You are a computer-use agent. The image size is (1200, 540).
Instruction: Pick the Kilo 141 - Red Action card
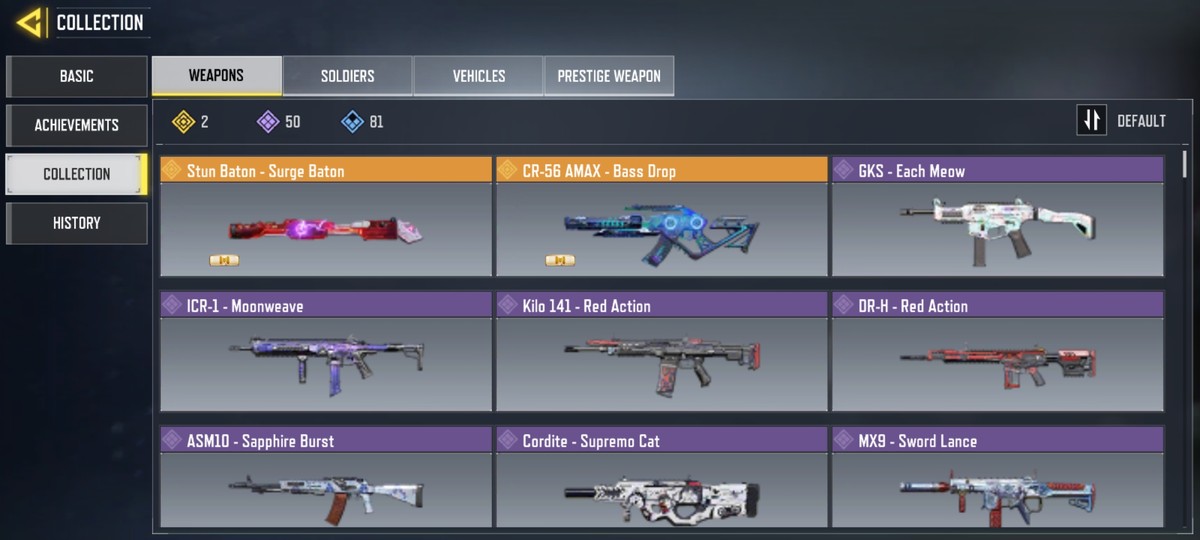click(661, 352)
